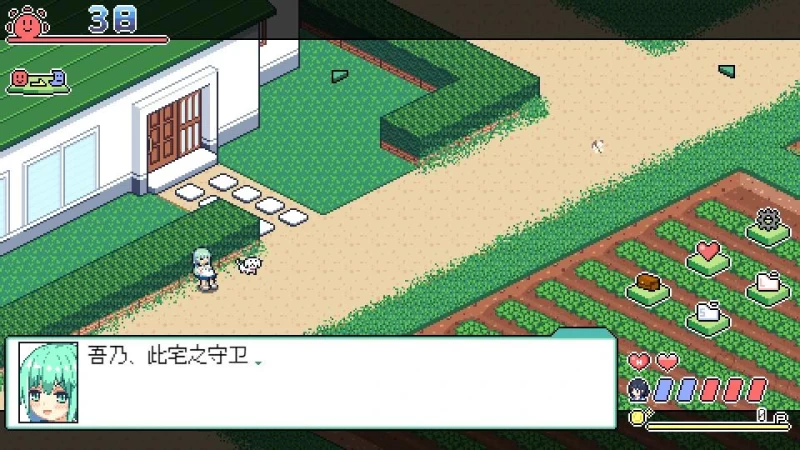Advance the dialogue text box
The width and height of the screenshot is (800, 450).
340,383
